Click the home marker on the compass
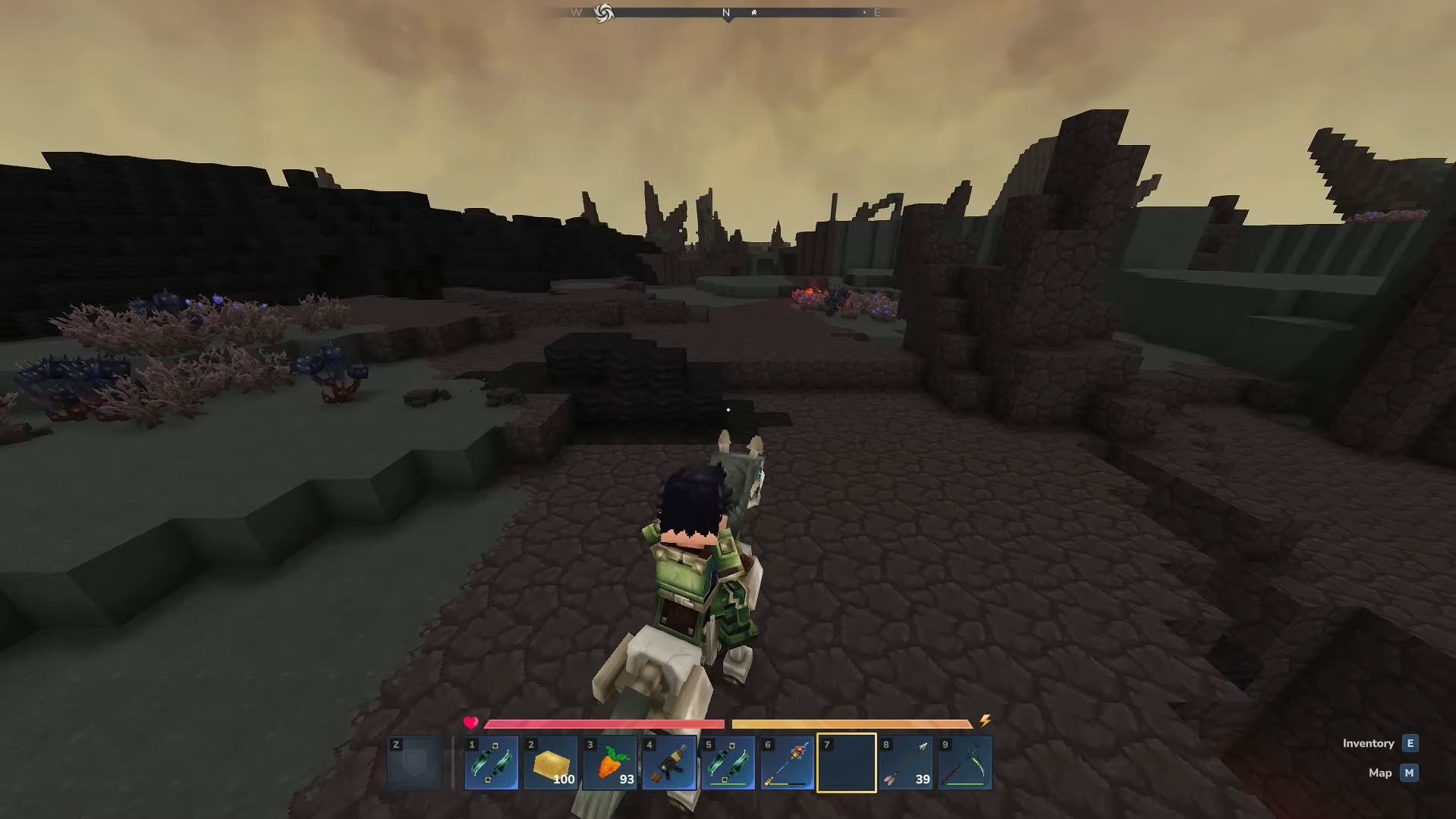Viewport: 1456px width, 819px height. pos(754,13)
